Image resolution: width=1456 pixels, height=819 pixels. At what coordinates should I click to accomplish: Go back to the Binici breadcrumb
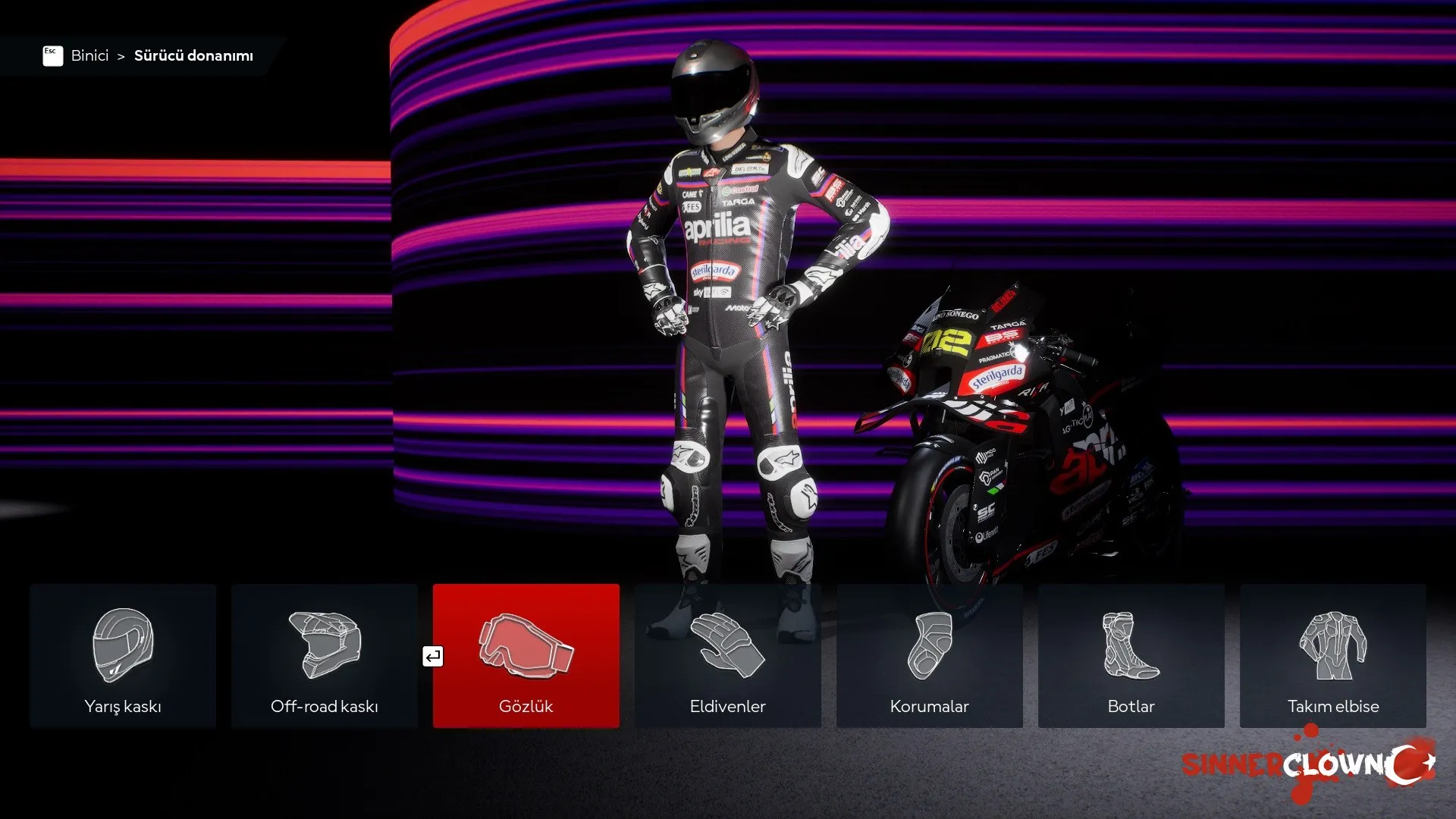[89, 55]
